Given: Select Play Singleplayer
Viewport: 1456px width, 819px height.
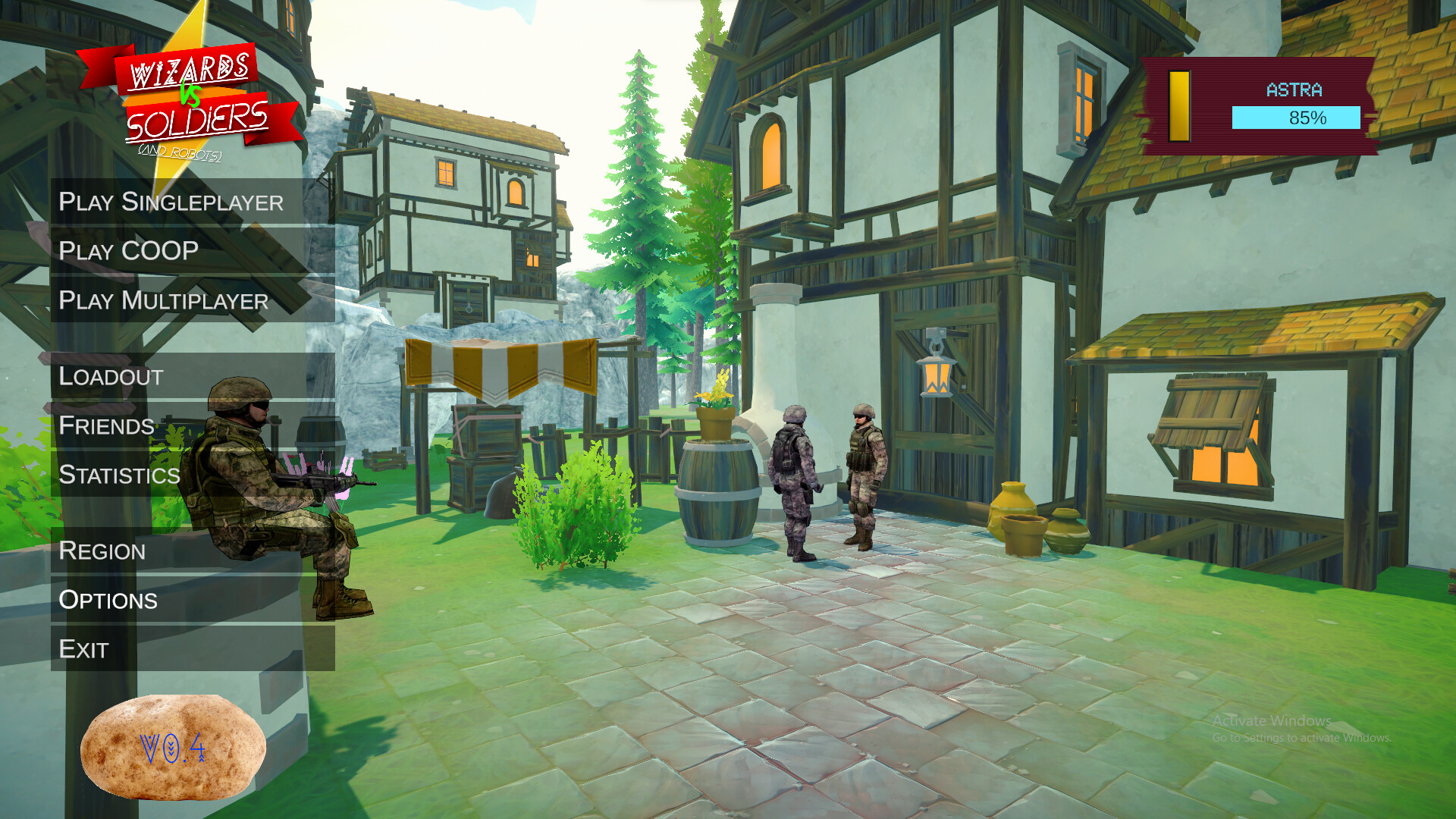Looking at the screenshot, I should pyautogui.click(x=171, y=202).
